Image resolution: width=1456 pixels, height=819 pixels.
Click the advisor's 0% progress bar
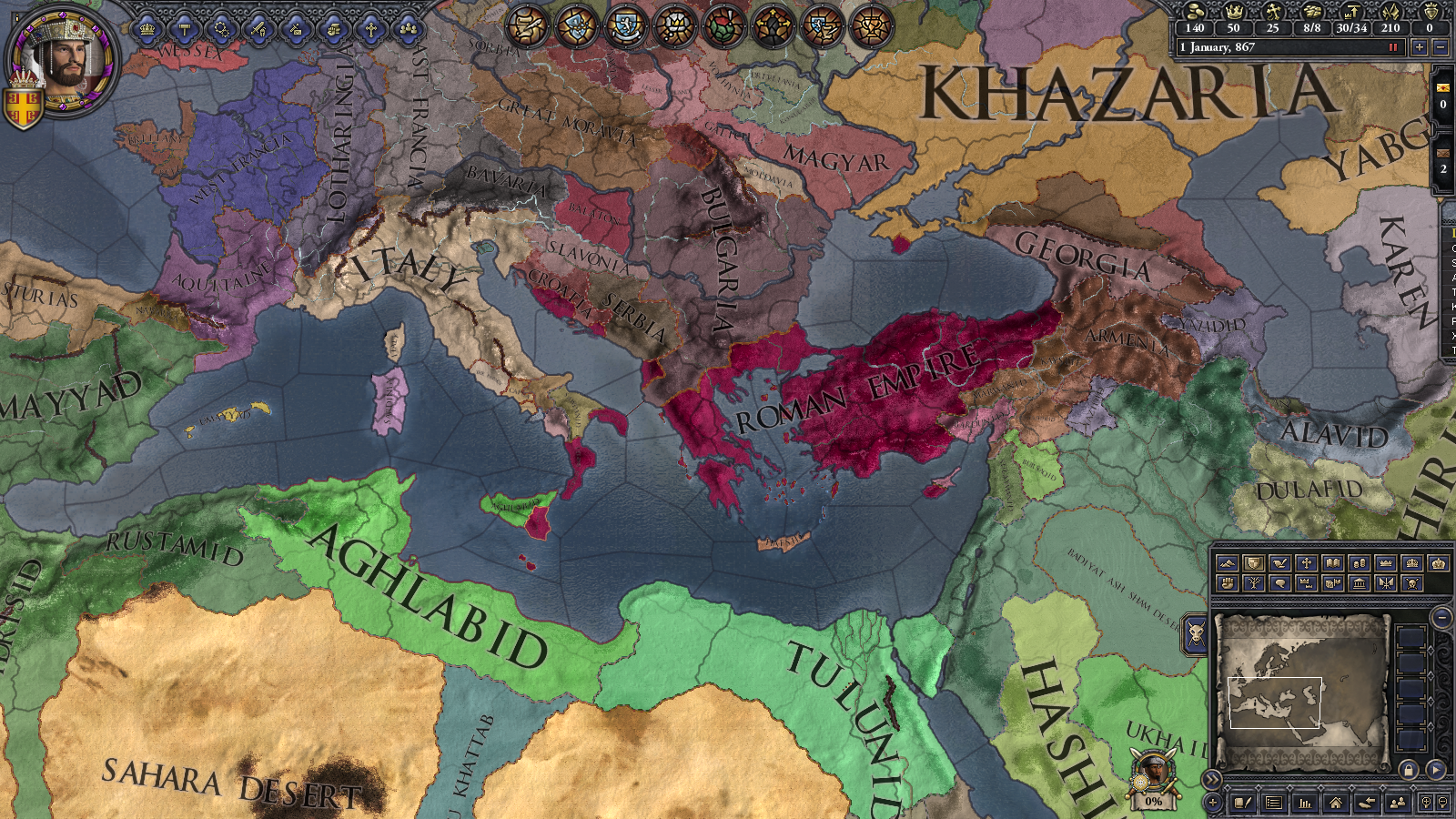coord(1152,802)
